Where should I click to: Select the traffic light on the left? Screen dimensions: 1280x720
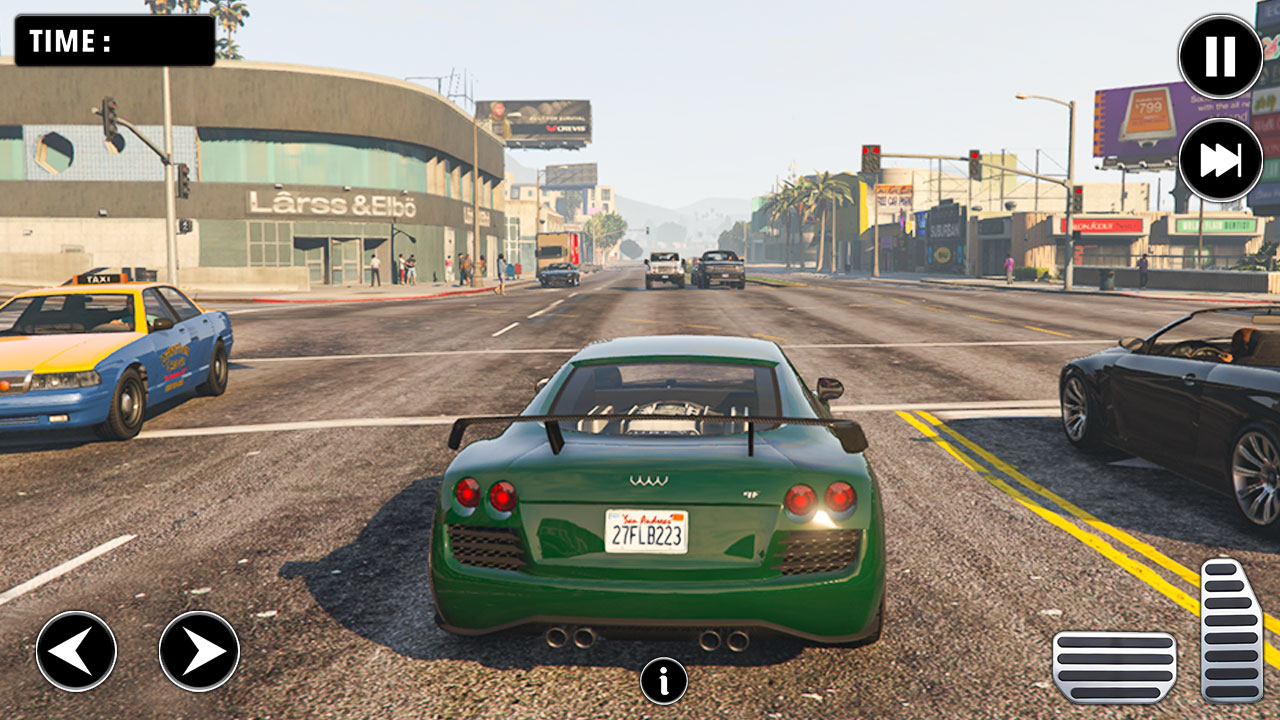coord(112,120)
